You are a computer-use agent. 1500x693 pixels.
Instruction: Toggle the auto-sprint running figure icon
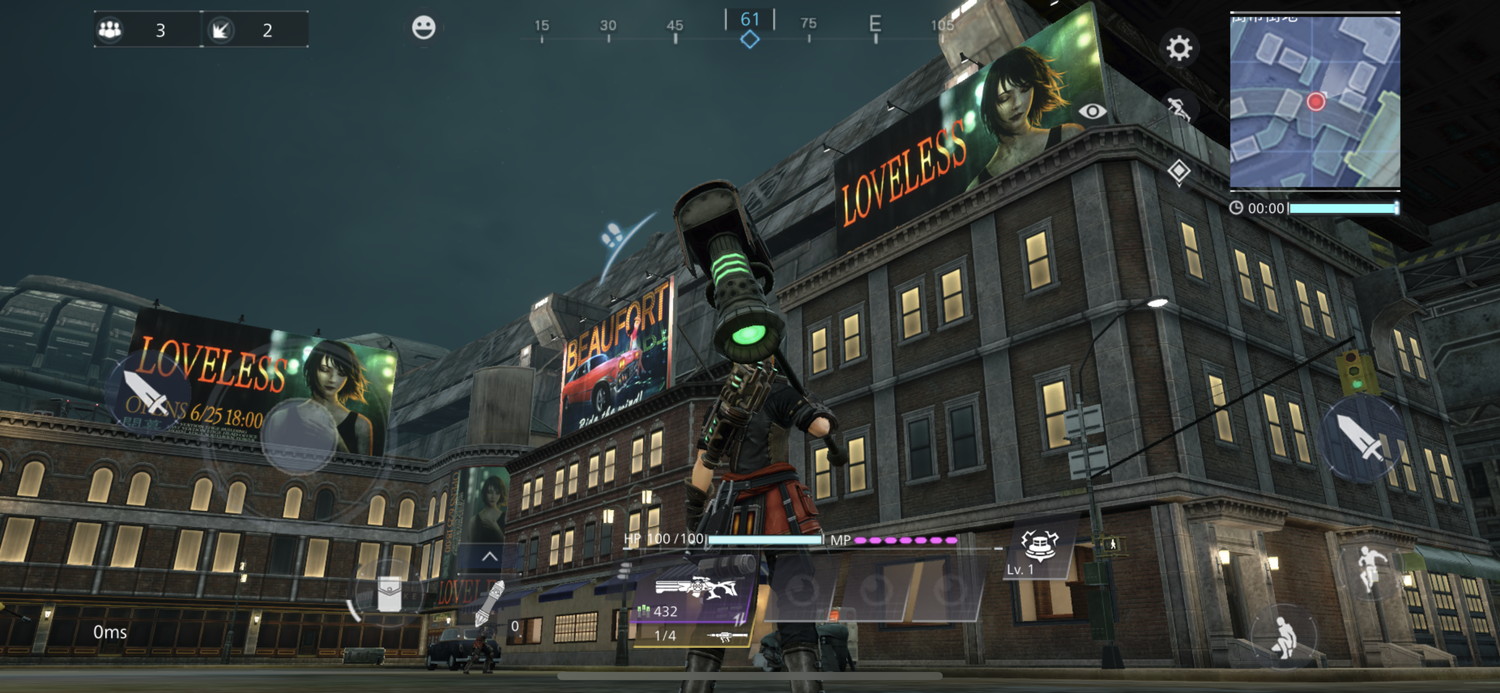(x=1179, y=108)
